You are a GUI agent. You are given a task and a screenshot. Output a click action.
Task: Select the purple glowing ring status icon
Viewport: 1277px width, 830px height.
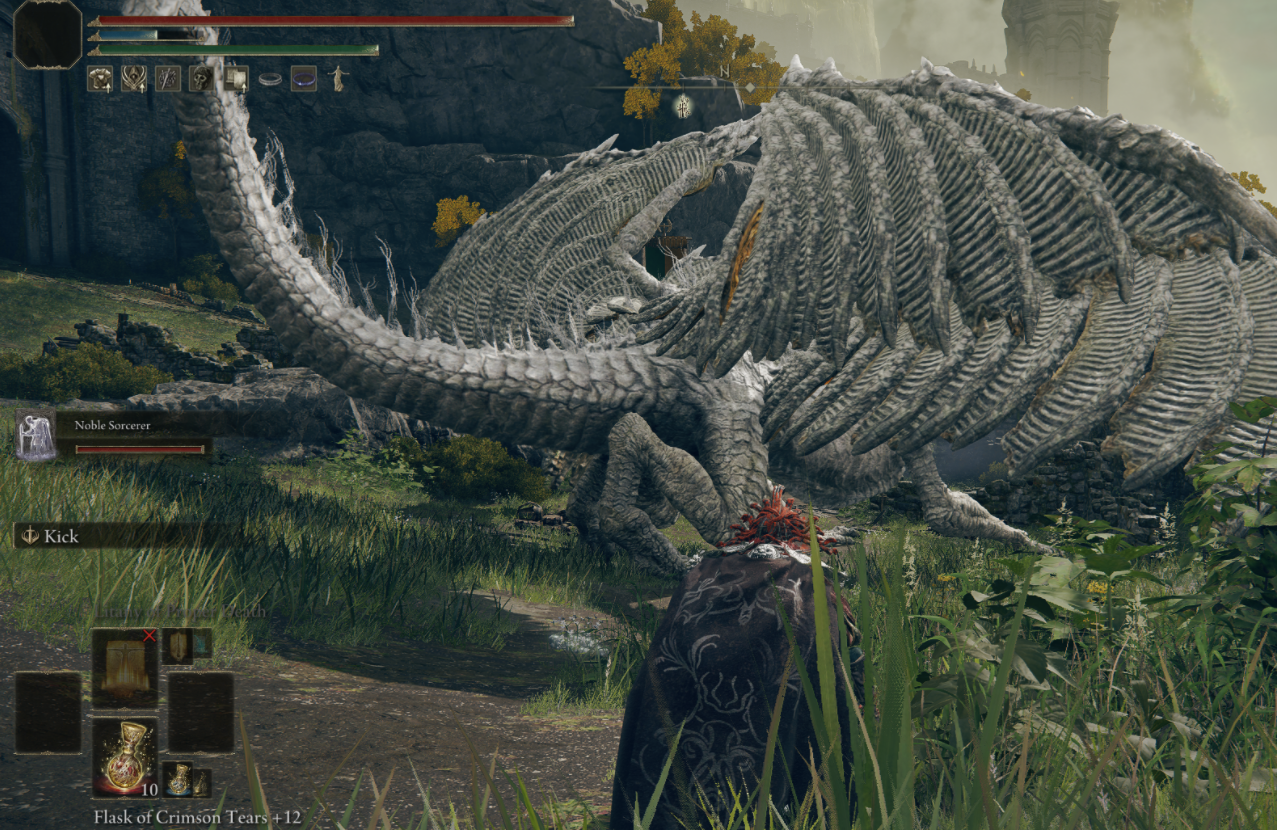(x=304, y=78)
